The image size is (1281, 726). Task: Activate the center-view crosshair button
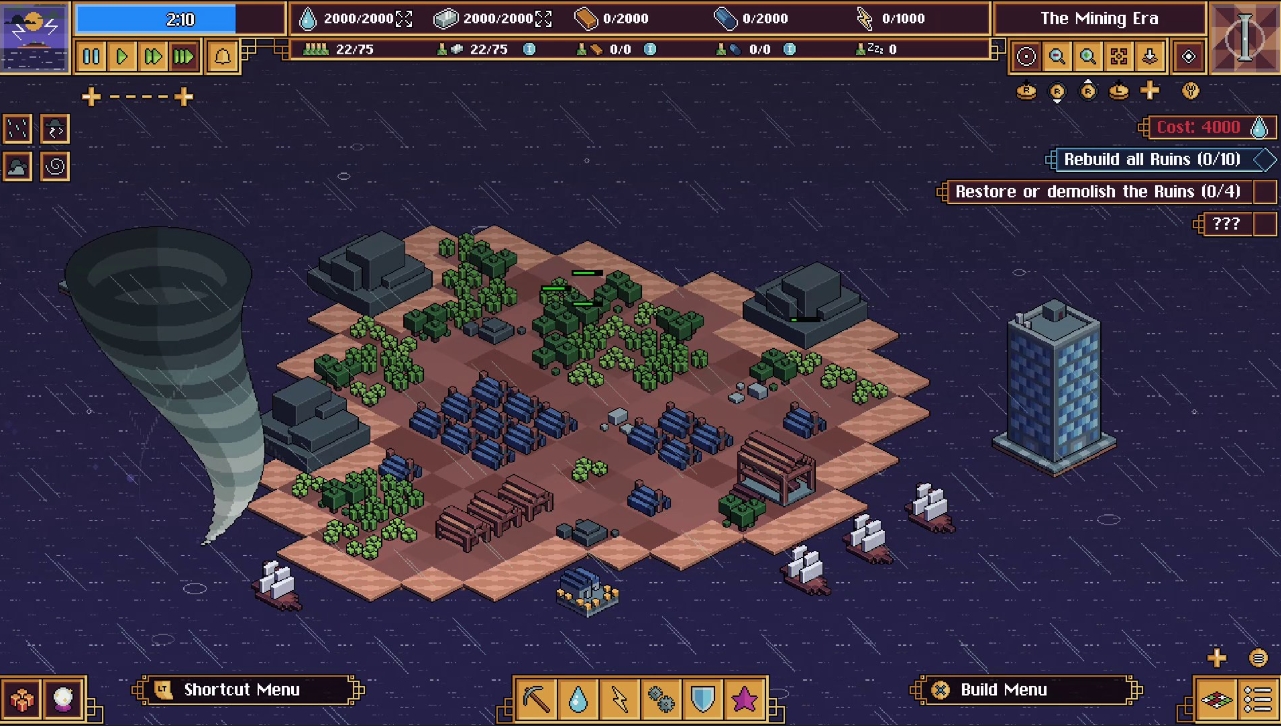(1026, 57)
